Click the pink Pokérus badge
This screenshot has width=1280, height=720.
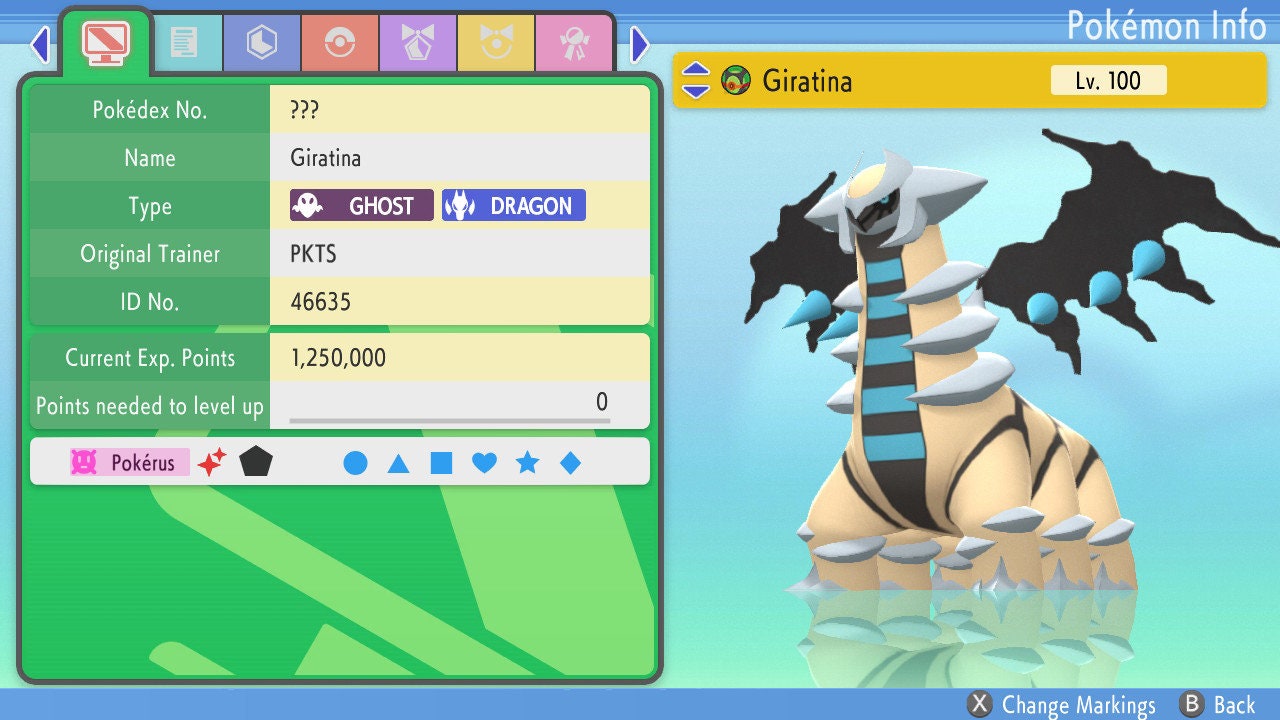pyautogui.click(x=129, y=462)
